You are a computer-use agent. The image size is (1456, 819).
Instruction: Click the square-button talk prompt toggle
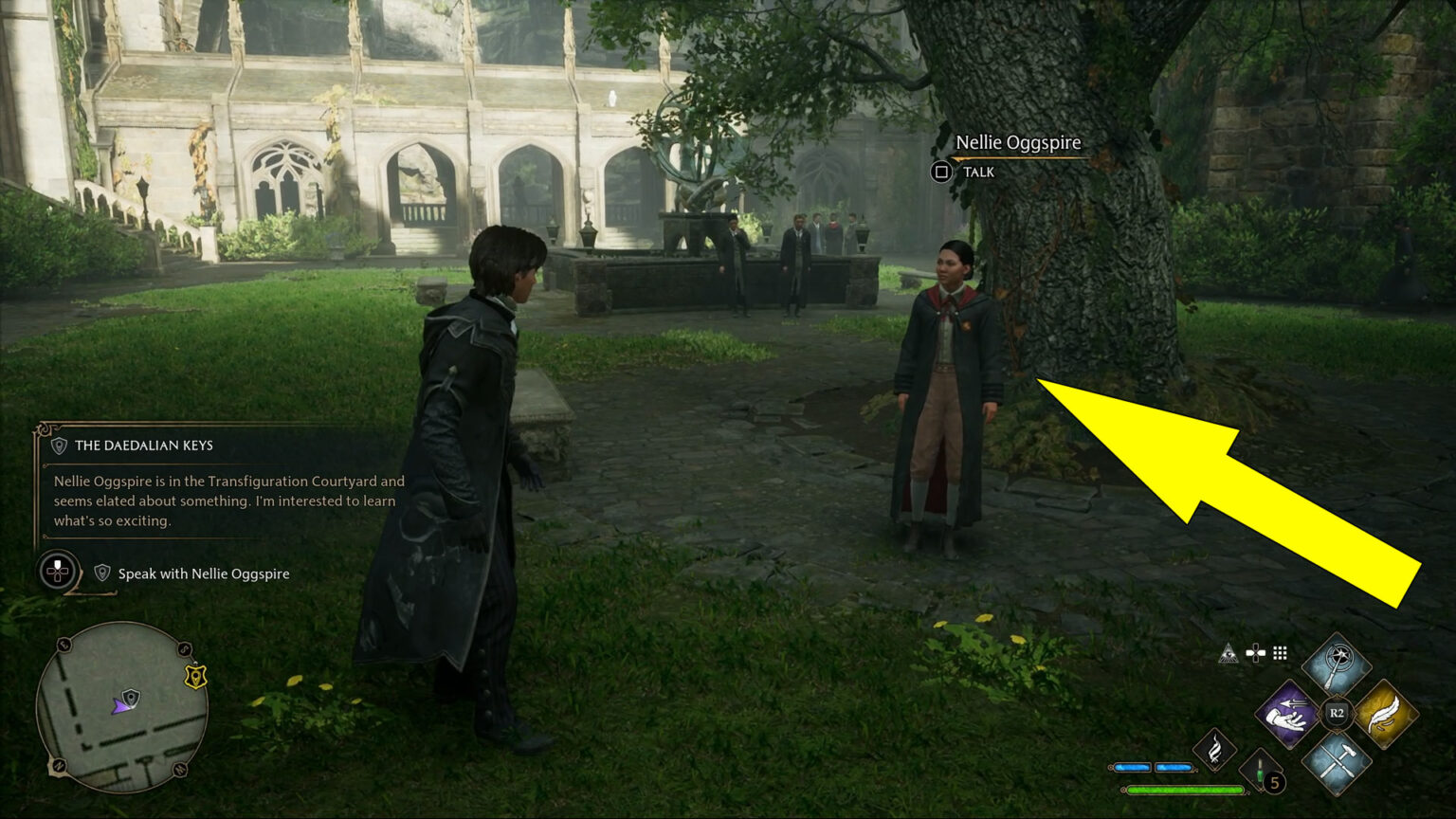point(941,172)
